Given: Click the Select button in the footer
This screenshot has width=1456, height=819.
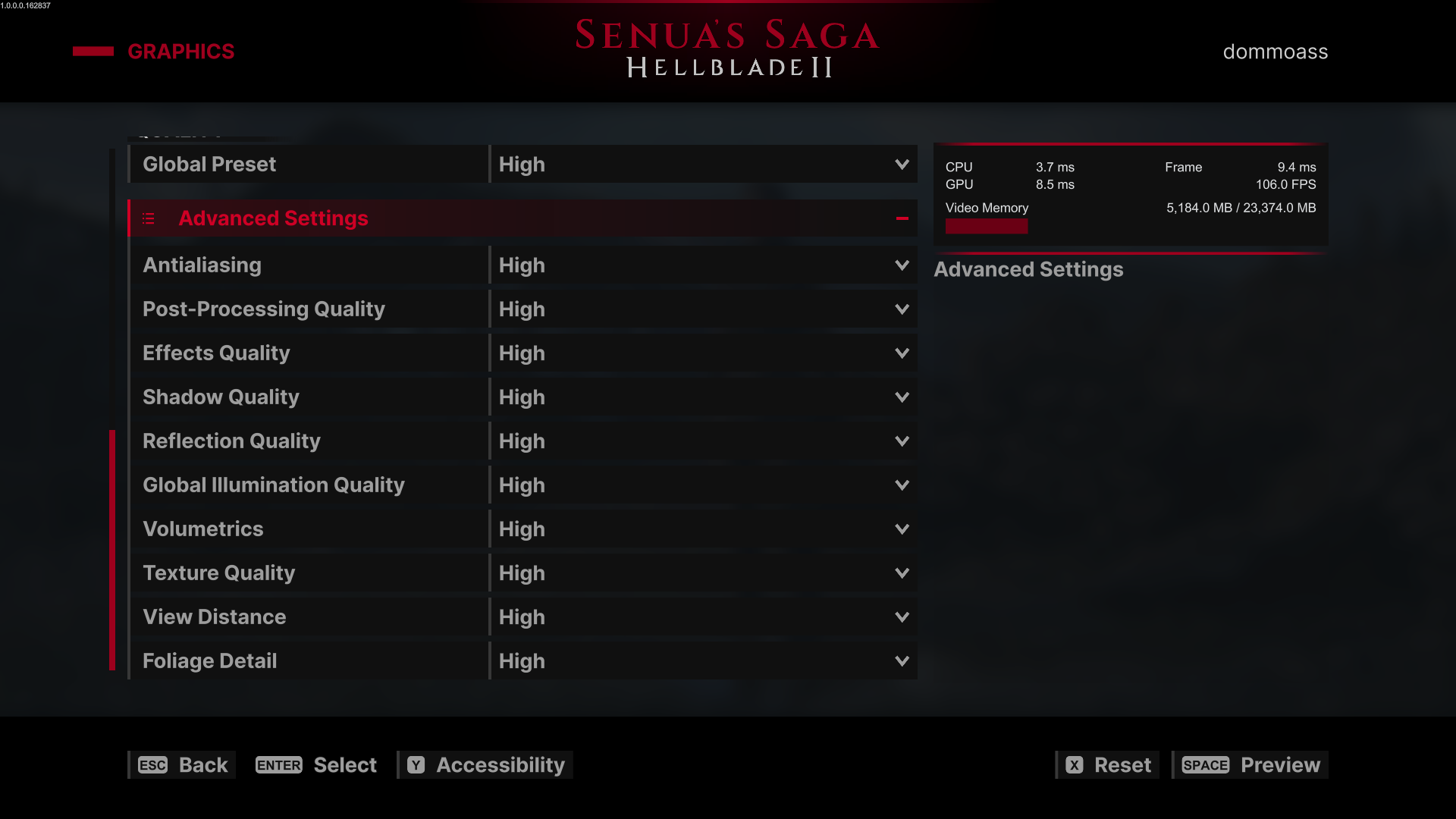Looking at the screenshot, I should click(x=316, y=765).
